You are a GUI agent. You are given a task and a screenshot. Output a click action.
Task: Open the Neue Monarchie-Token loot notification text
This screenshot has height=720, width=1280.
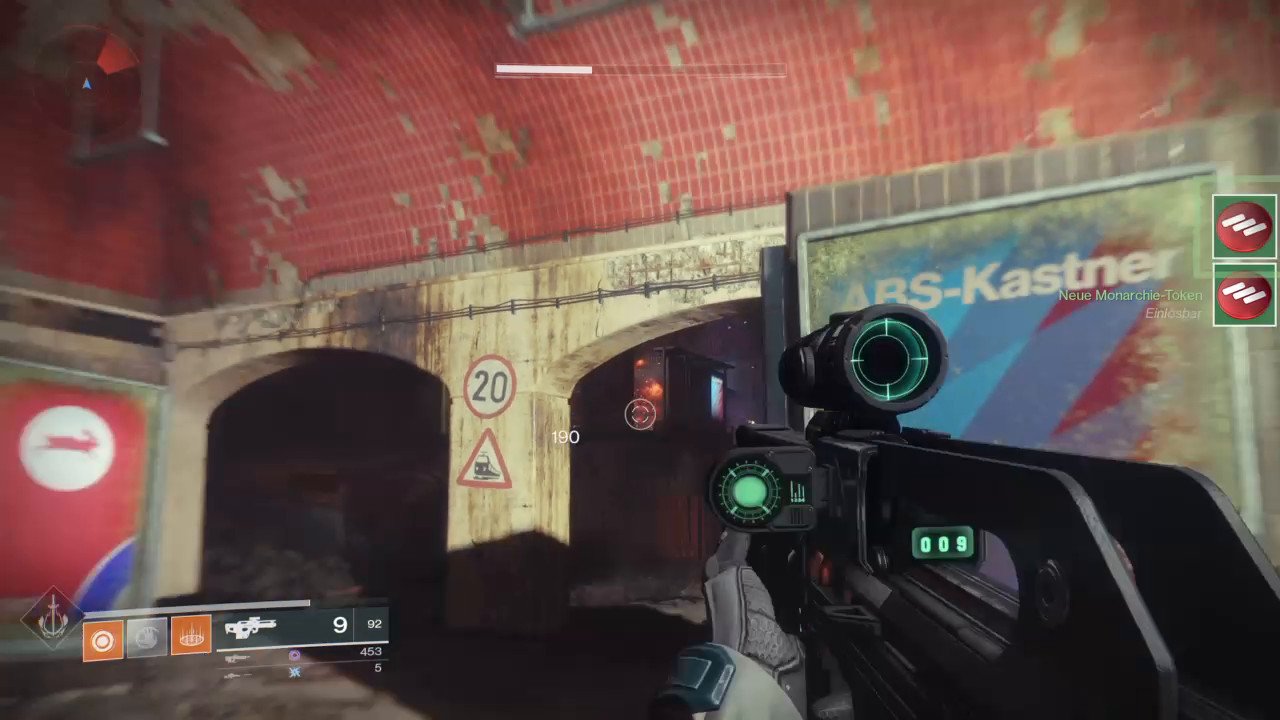[x=1130, y=296]
